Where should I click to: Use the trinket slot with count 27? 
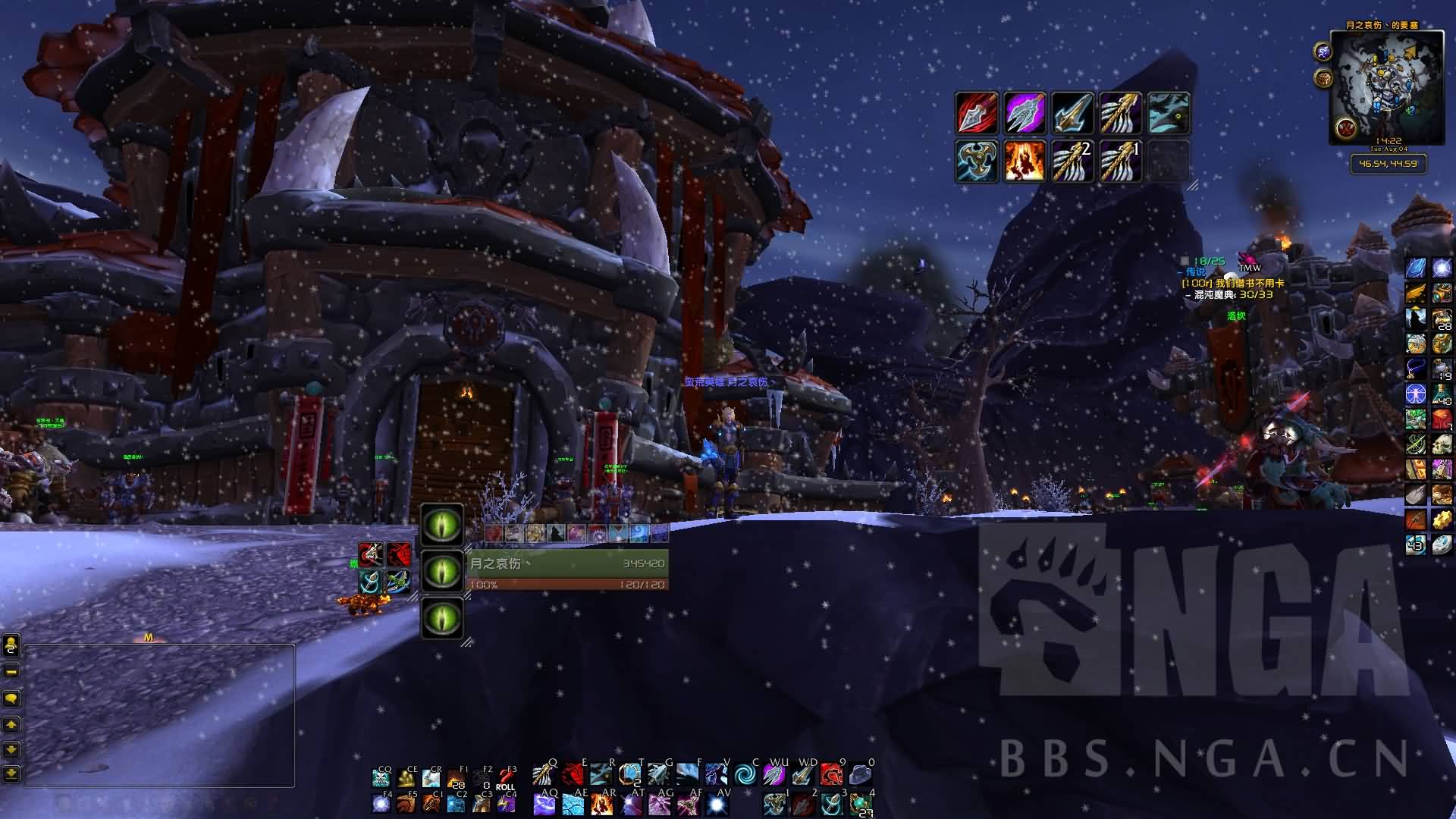click(x=860, y=804)
